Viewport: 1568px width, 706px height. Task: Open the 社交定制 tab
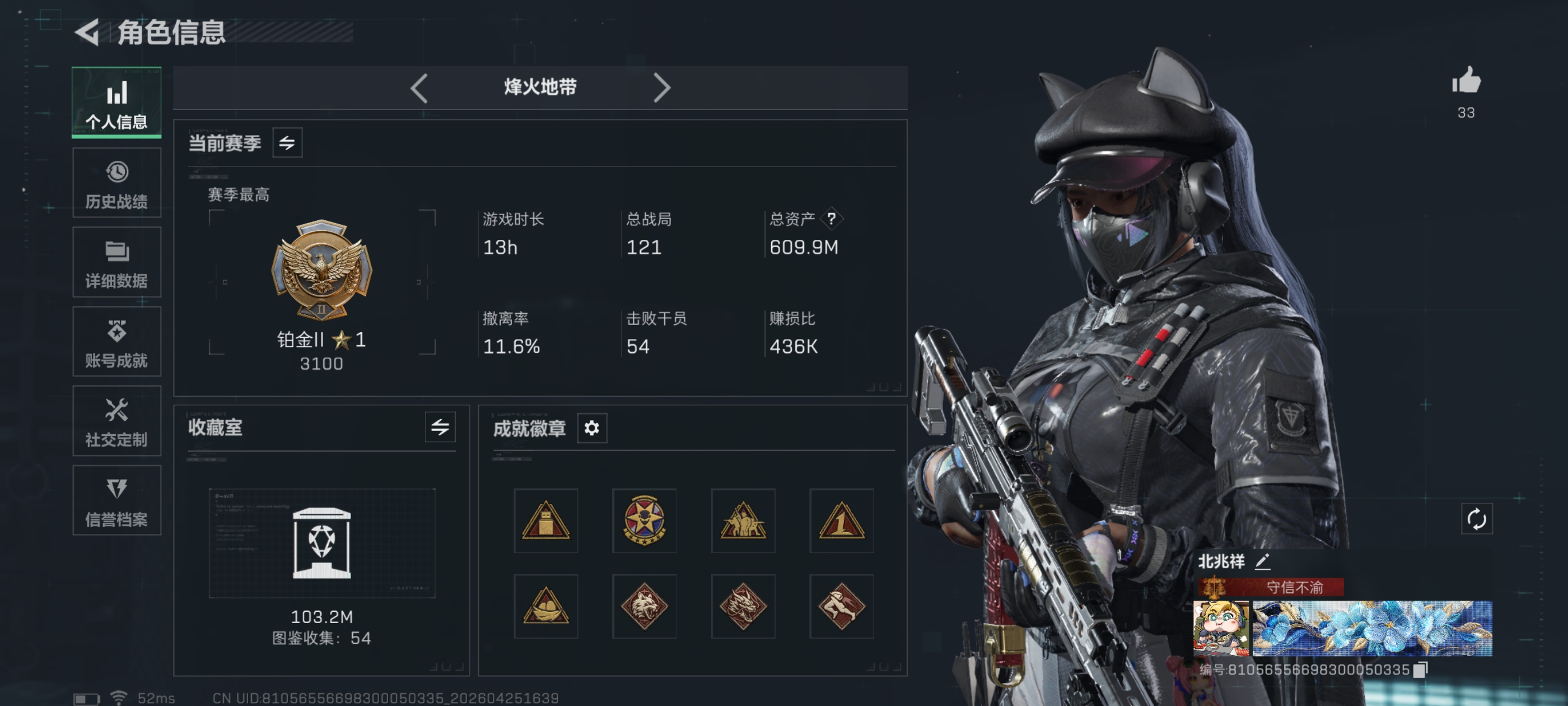point(116,421)
